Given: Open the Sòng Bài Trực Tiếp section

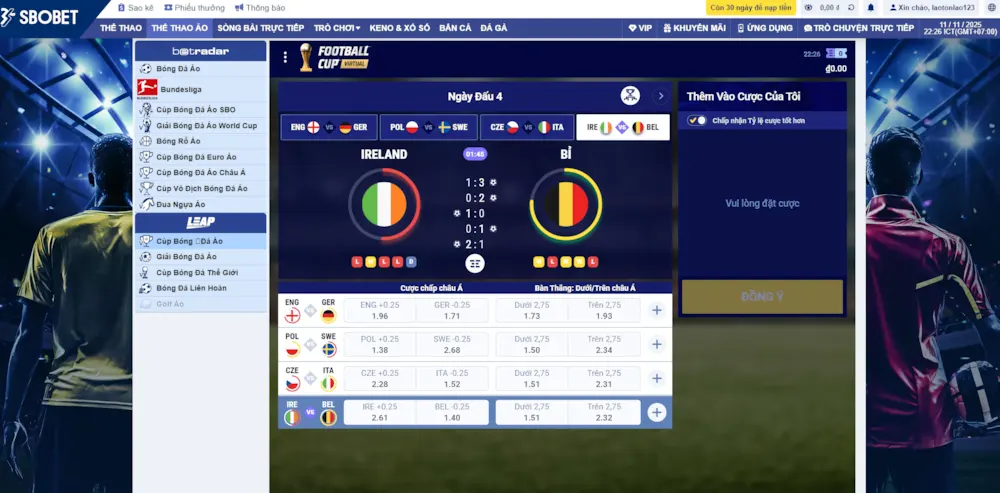Looking at the screenshot, I should pyautogui.click(x=260, y=28).
